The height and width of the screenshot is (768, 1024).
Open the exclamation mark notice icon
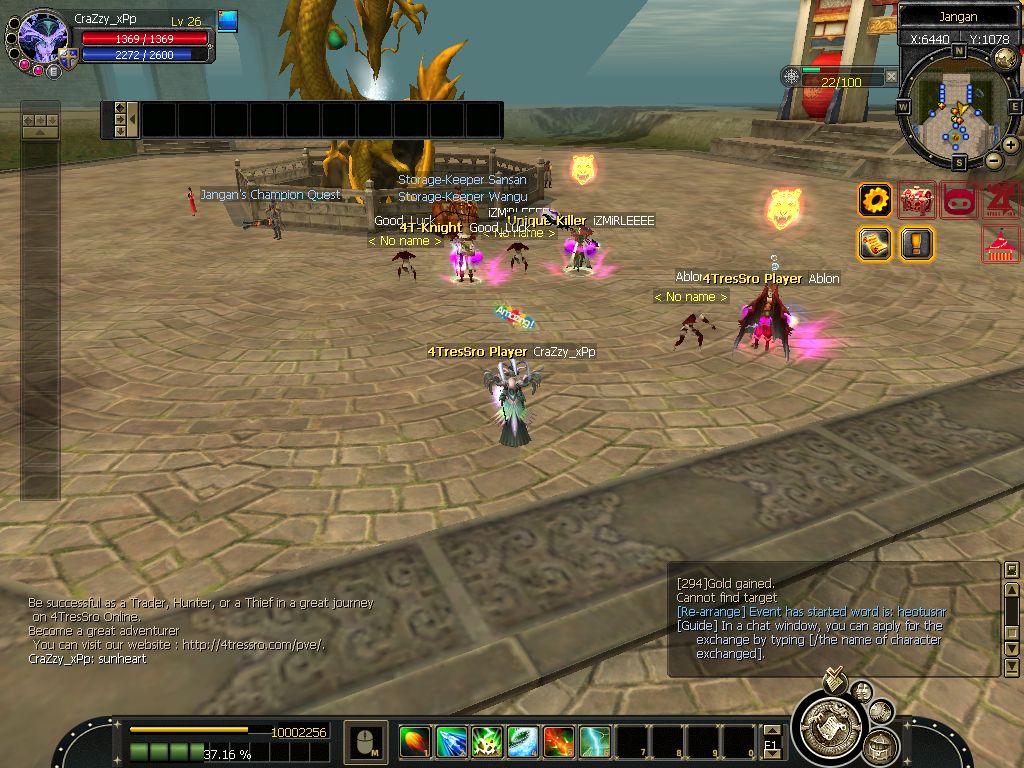click(917, 243)
